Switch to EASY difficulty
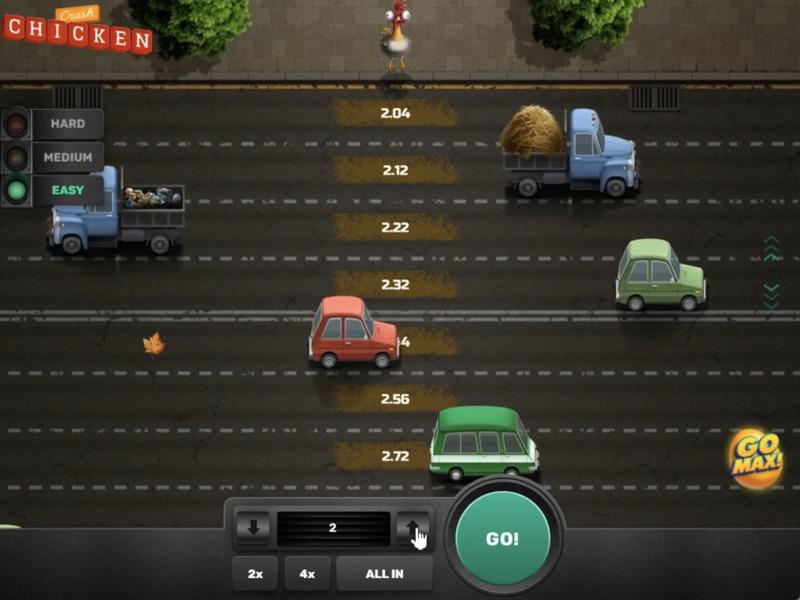800x600 pixels. [x=67, y=190]
